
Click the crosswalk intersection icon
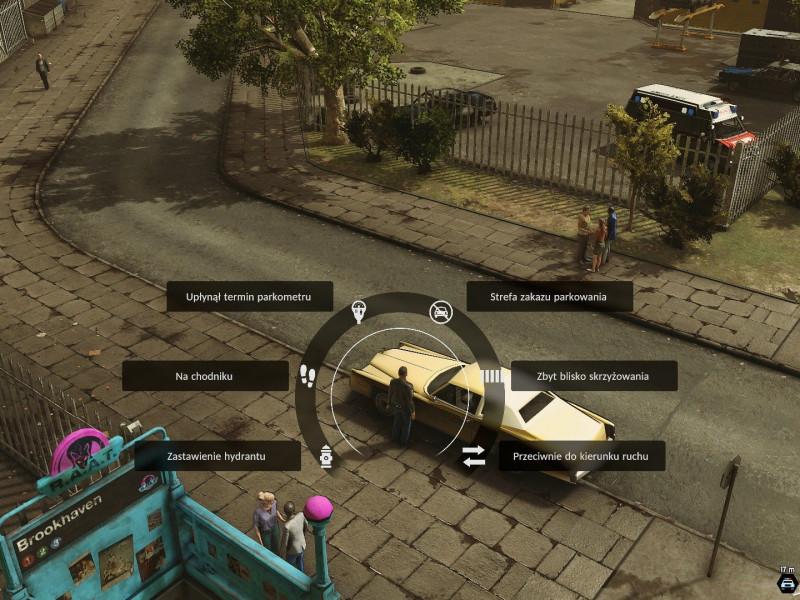click(492, 376)
